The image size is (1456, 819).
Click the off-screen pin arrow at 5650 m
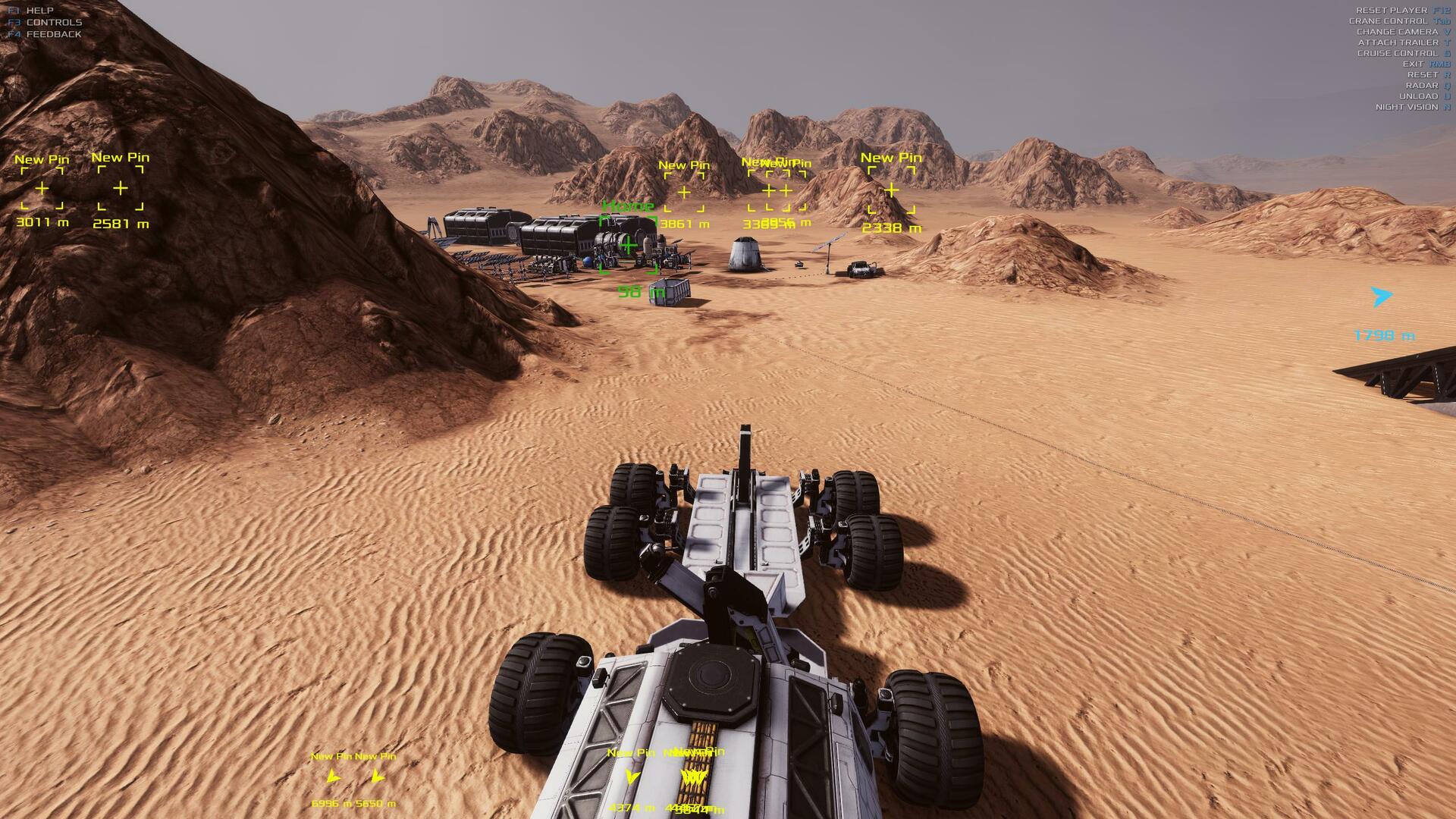pyautogui.click(x=376, y=777)
